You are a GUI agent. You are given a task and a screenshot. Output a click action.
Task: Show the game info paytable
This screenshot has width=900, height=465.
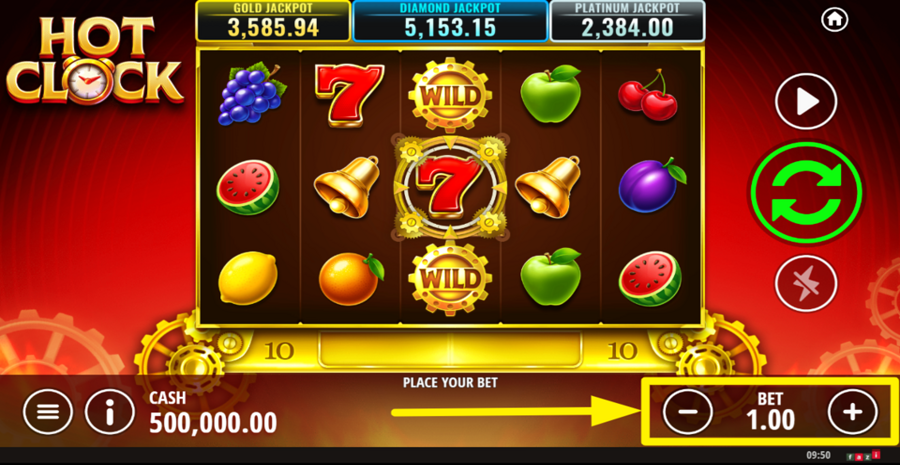(x=110, y=411)
